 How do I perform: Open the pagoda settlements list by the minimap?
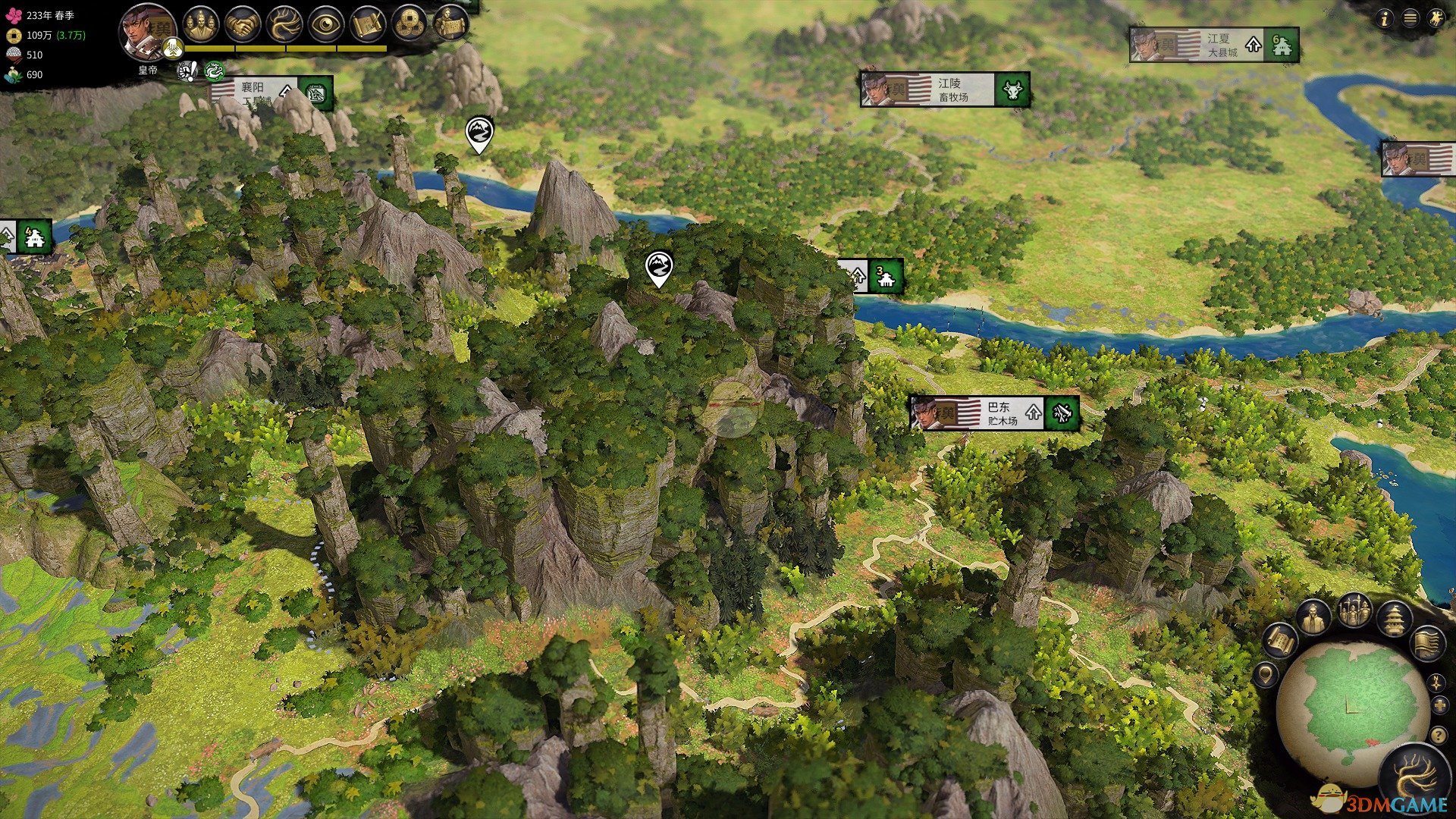1394,619
